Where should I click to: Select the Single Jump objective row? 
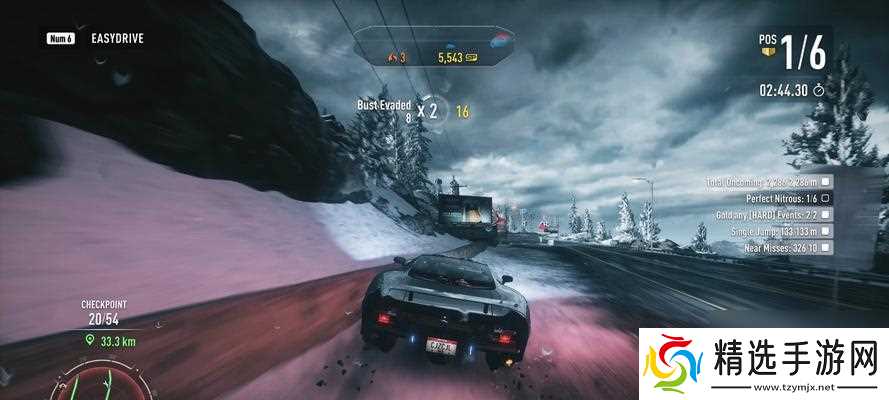(766, 230)
